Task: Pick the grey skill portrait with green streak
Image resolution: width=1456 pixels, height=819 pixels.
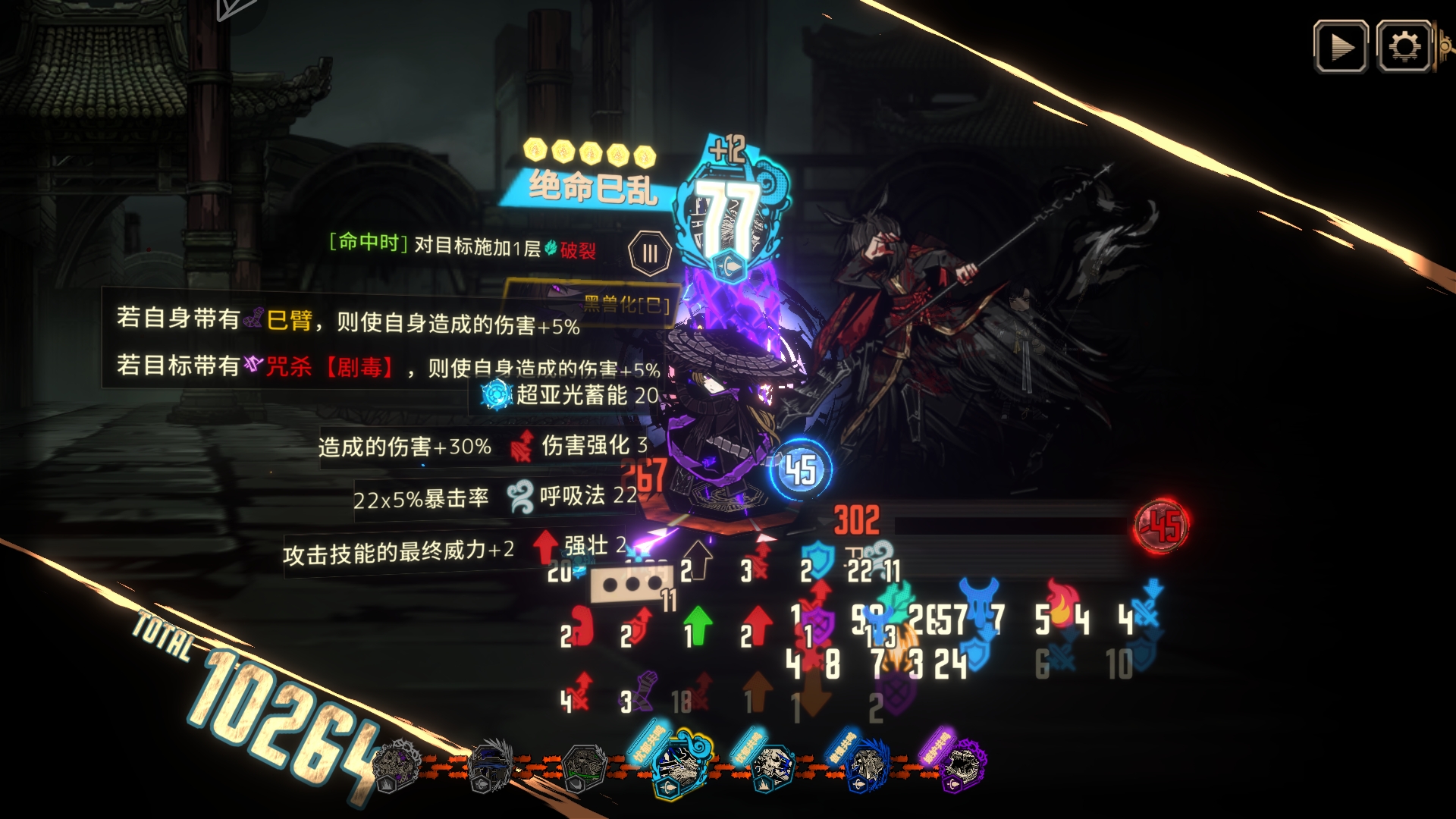Action: pyautogui.click(x=585, y=767)
